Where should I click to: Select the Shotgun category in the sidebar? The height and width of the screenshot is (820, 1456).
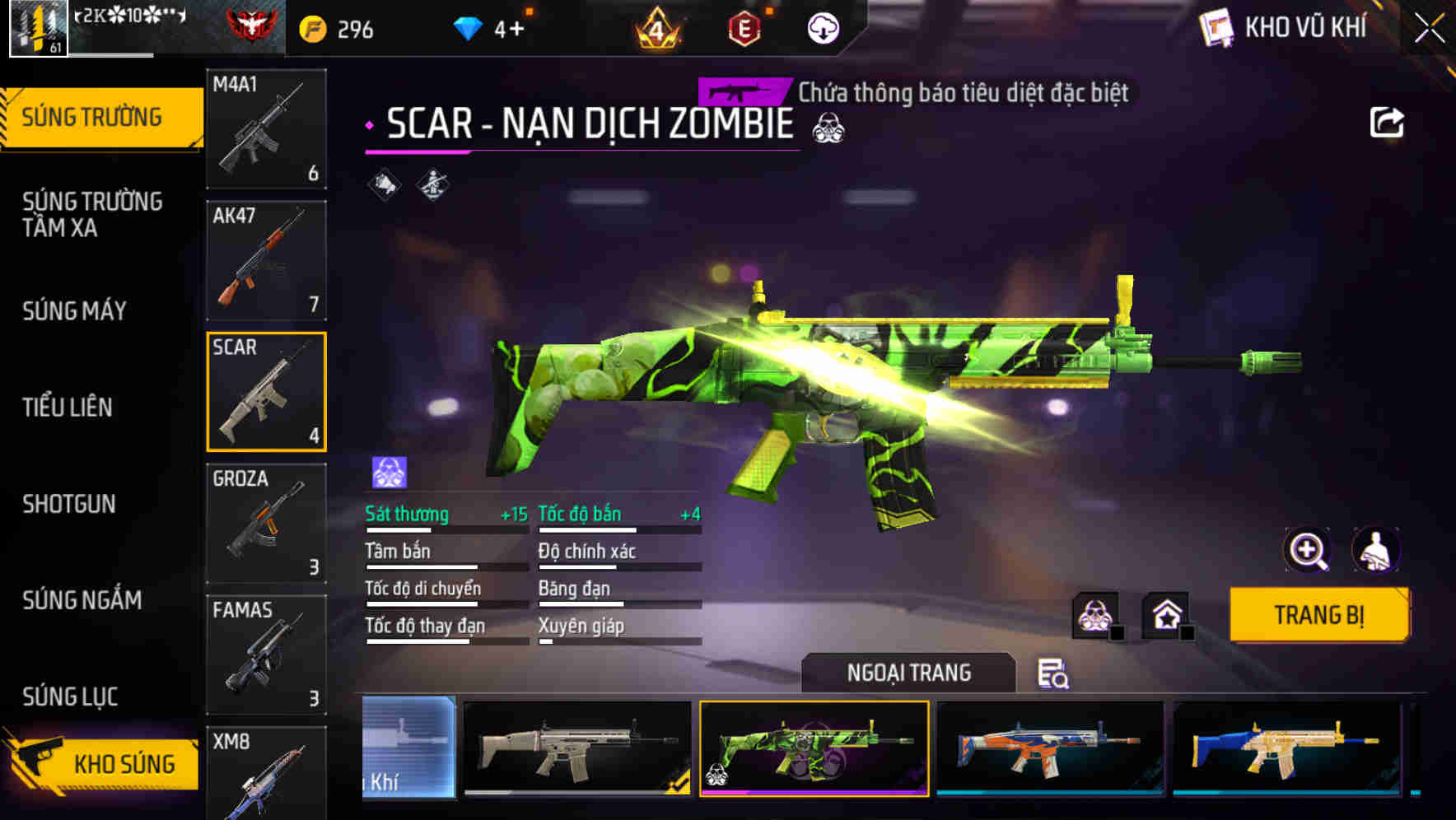click(x=70, y=504)
